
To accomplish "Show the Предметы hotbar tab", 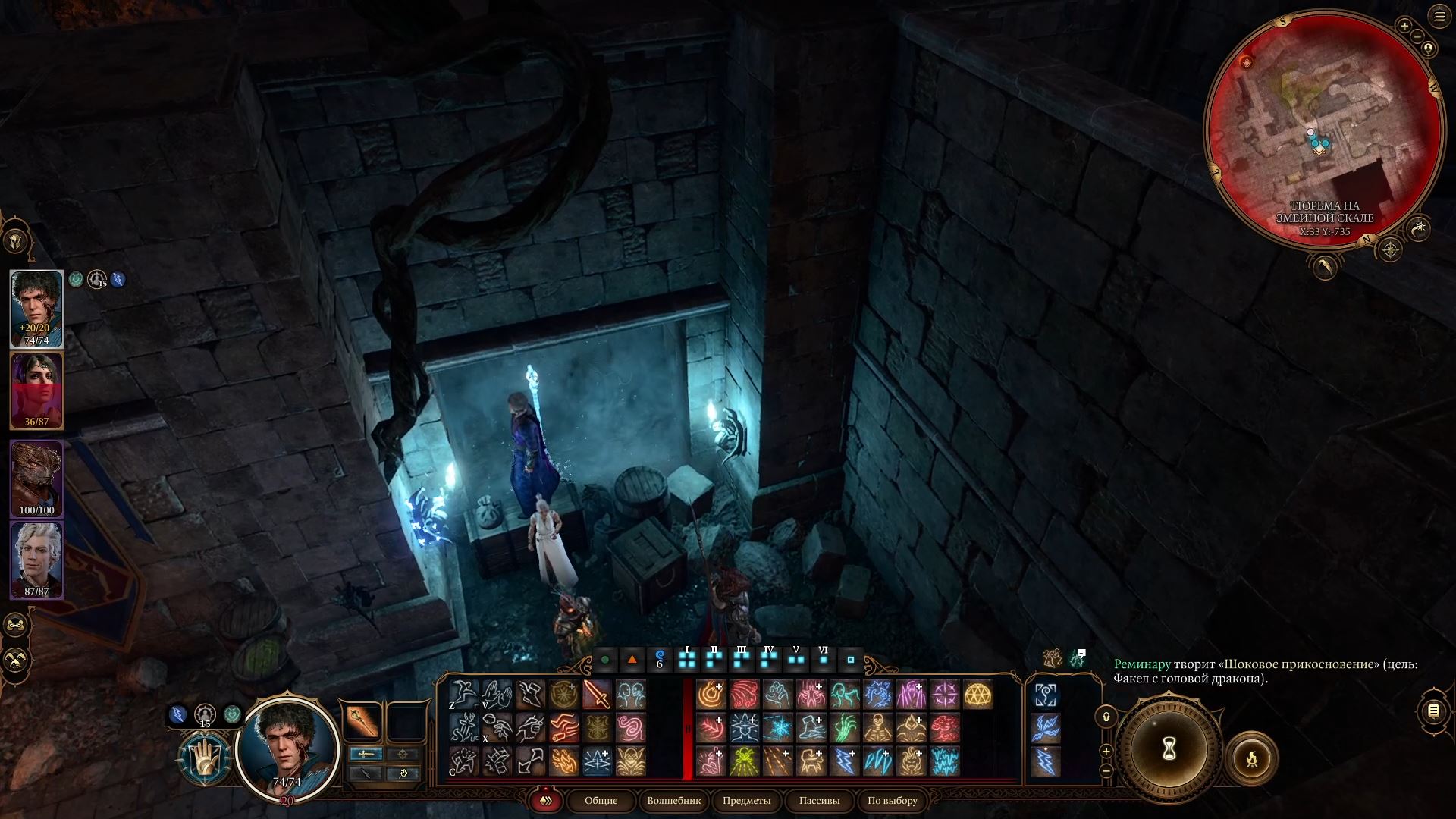I will [746, 801].
